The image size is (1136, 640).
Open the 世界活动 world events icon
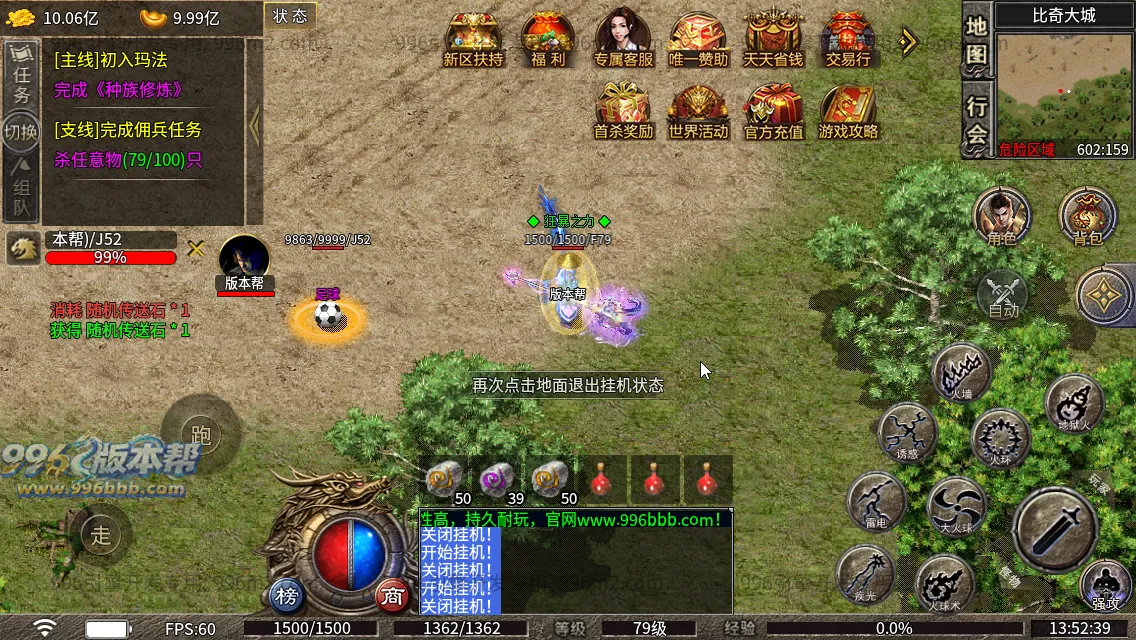point(698,110)
